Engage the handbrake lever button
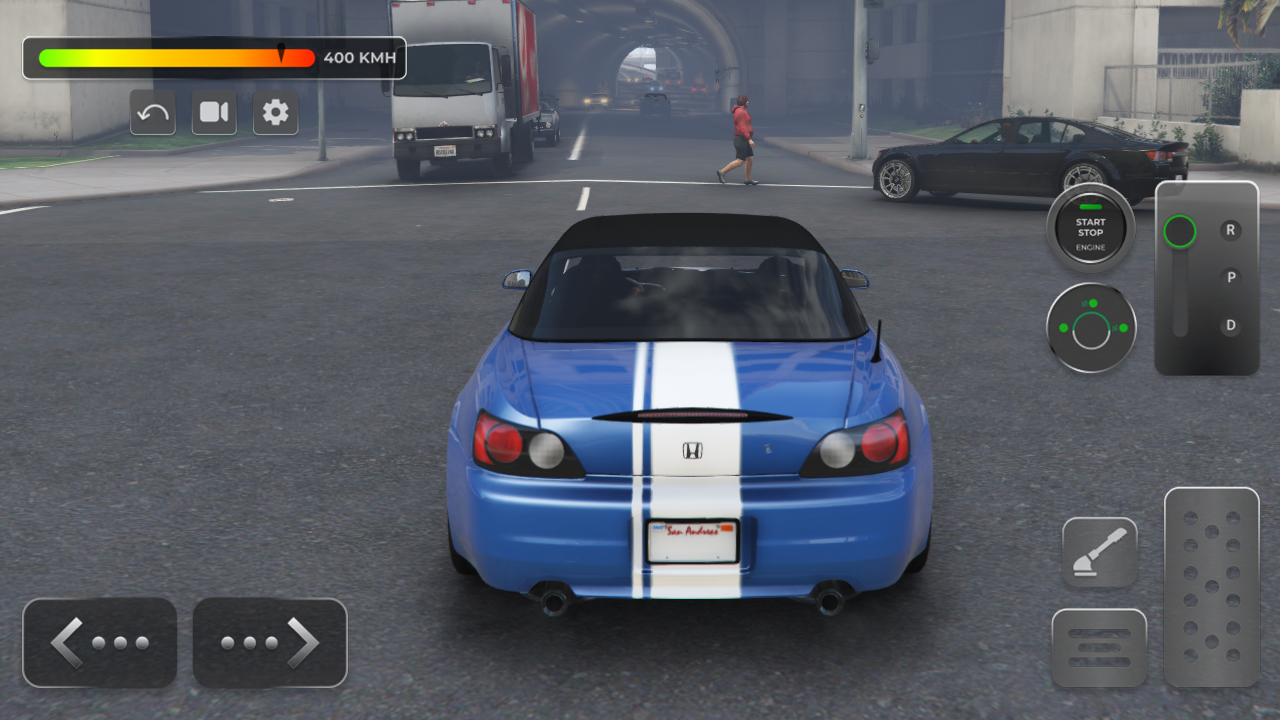This screenshot has height=720, width=1280. tap(1099, 553)
